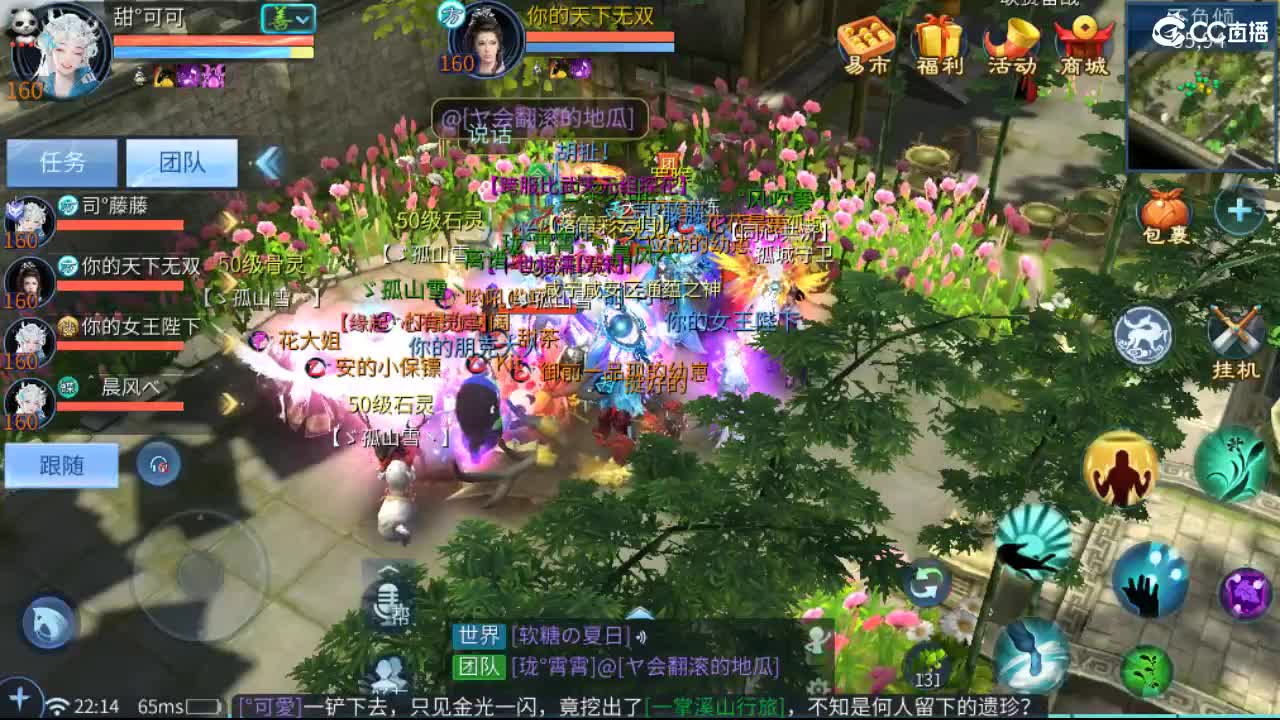Screen dimensions: 1280x720
Task: Switch to the 任务 tab
Action: (x=62, y=162)
